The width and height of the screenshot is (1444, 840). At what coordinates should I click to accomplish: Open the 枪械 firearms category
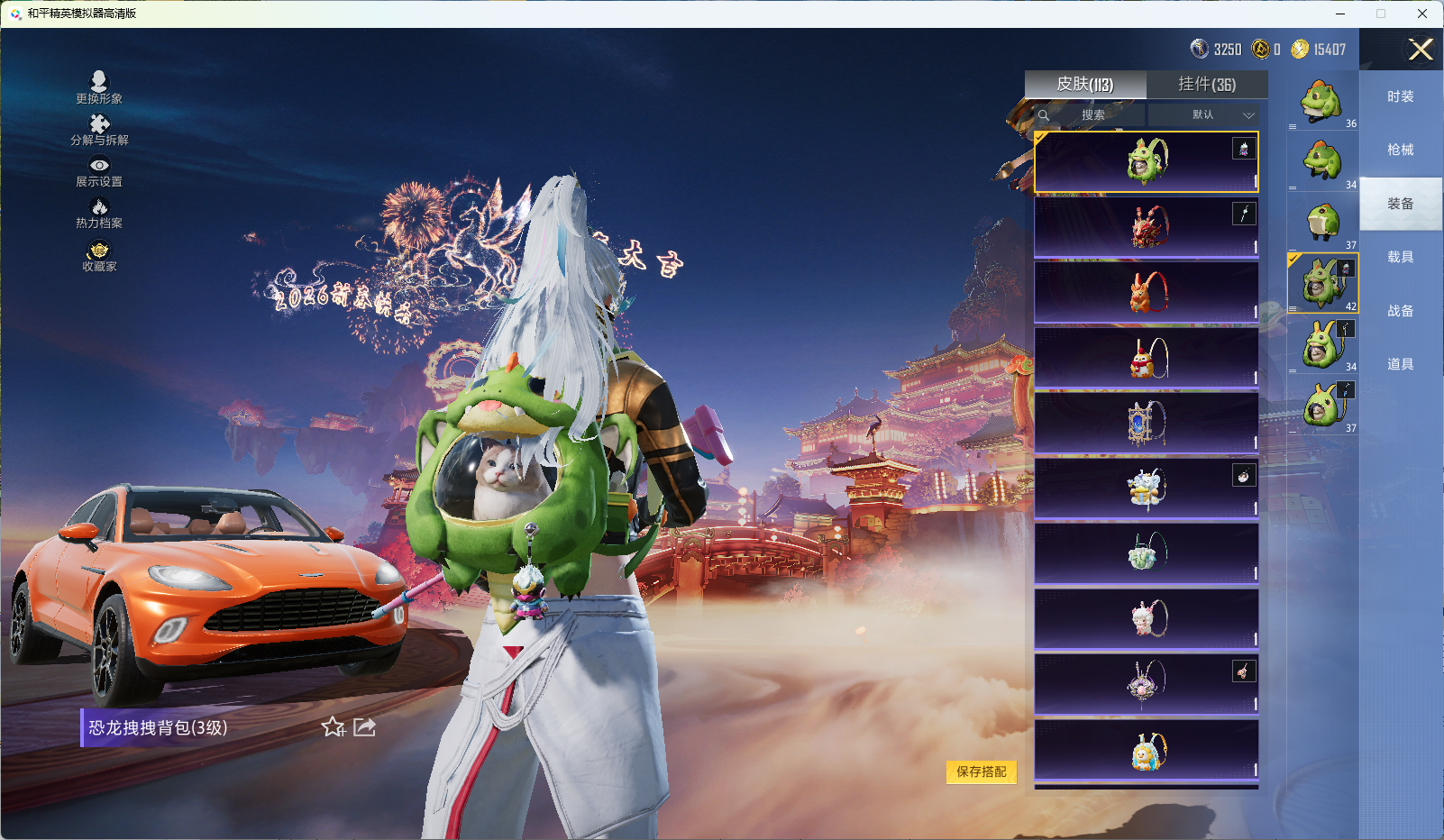coord(1401,150)
